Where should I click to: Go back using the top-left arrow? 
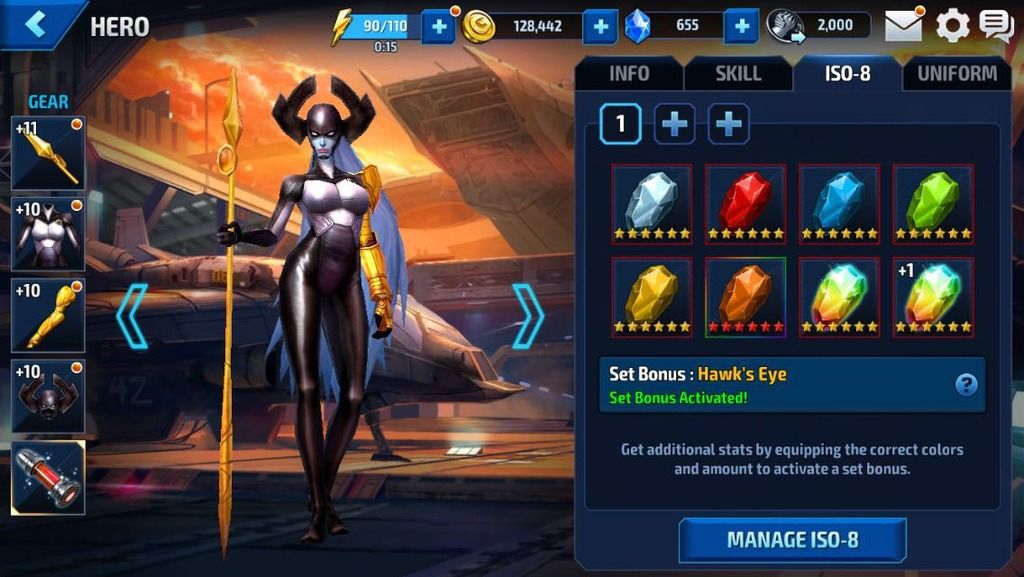pos(37,24)
